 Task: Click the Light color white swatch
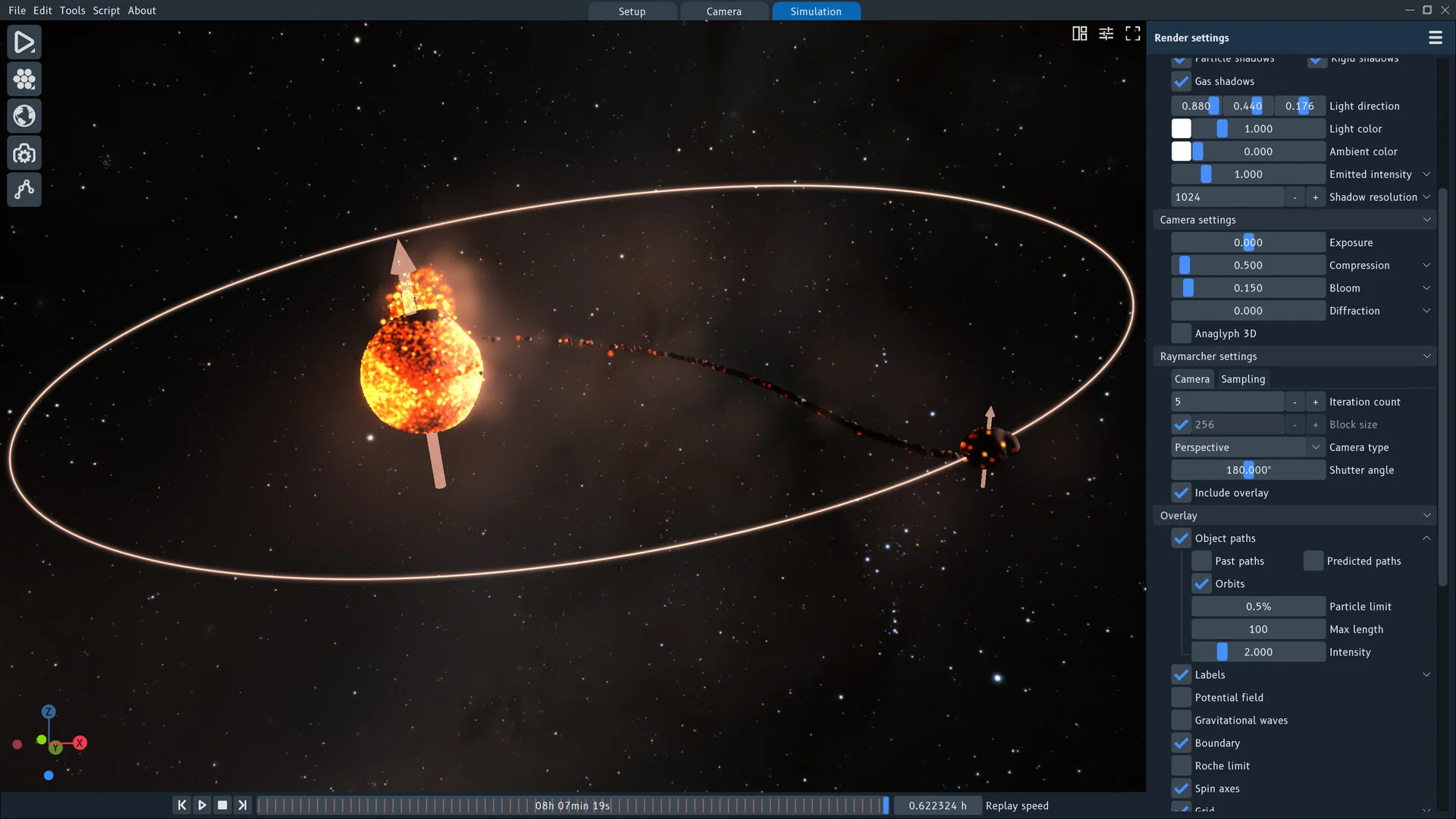(1181, 129)
